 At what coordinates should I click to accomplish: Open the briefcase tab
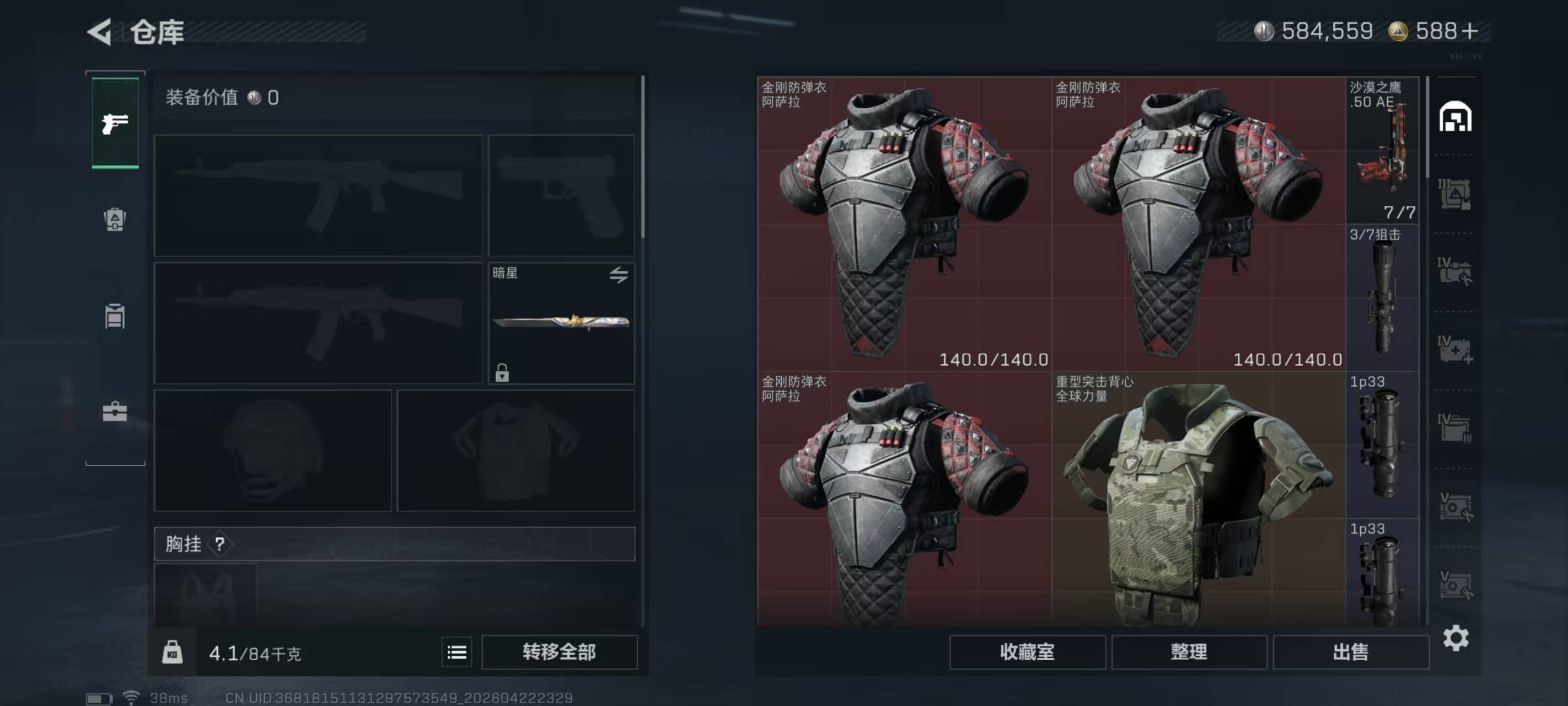point(115,413)
